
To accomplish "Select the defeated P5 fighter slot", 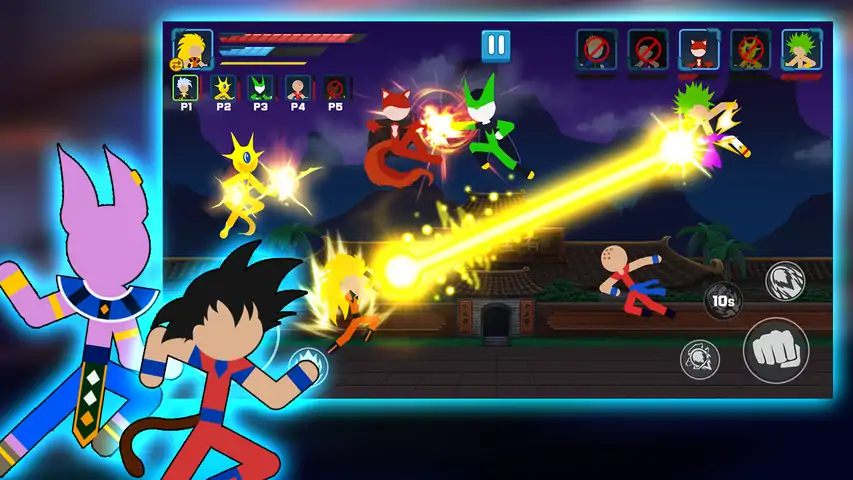I will (x=335, y=88).
